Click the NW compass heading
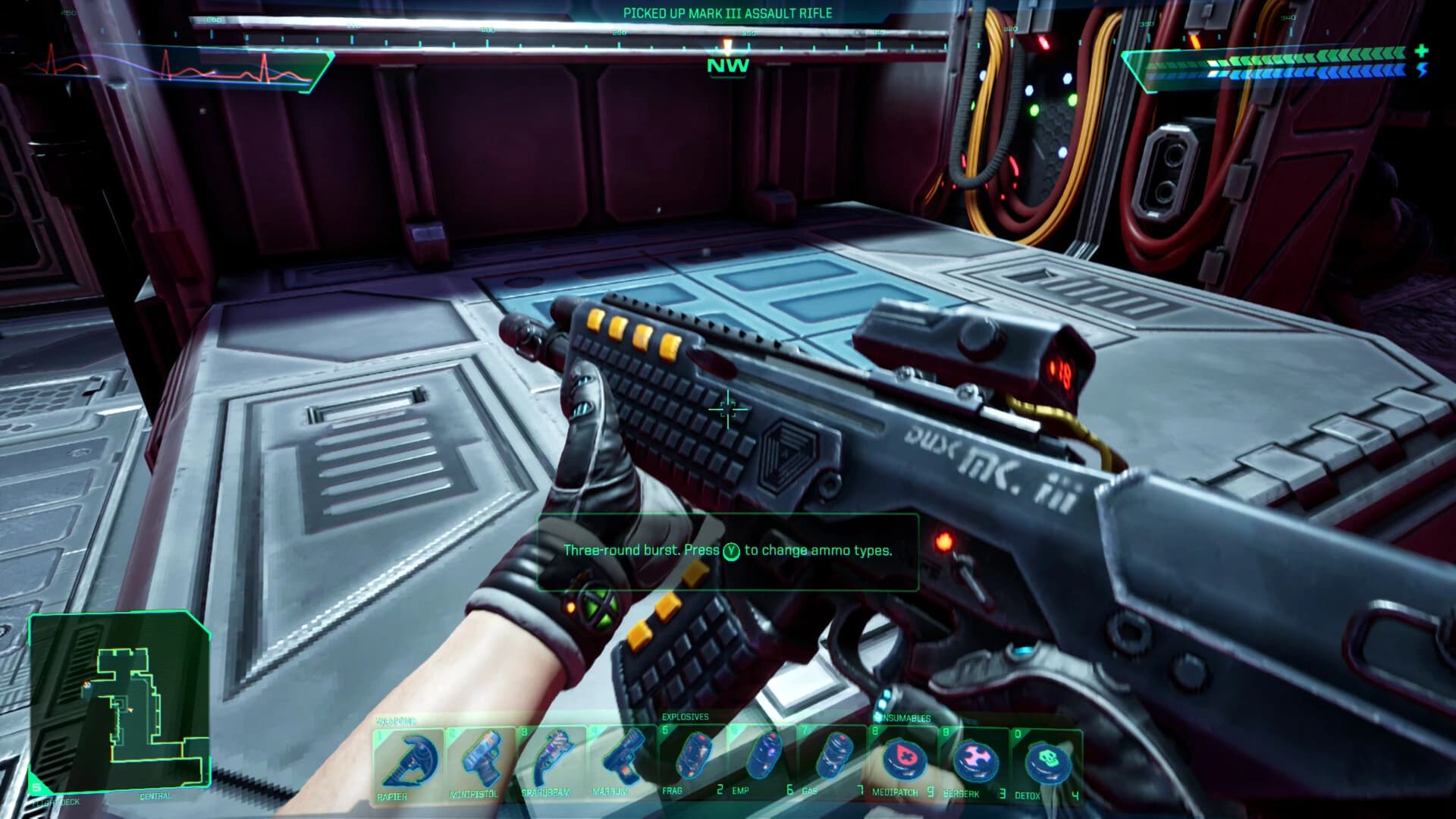Viewport: 1456px width, 819px height. tap(726, 67)
